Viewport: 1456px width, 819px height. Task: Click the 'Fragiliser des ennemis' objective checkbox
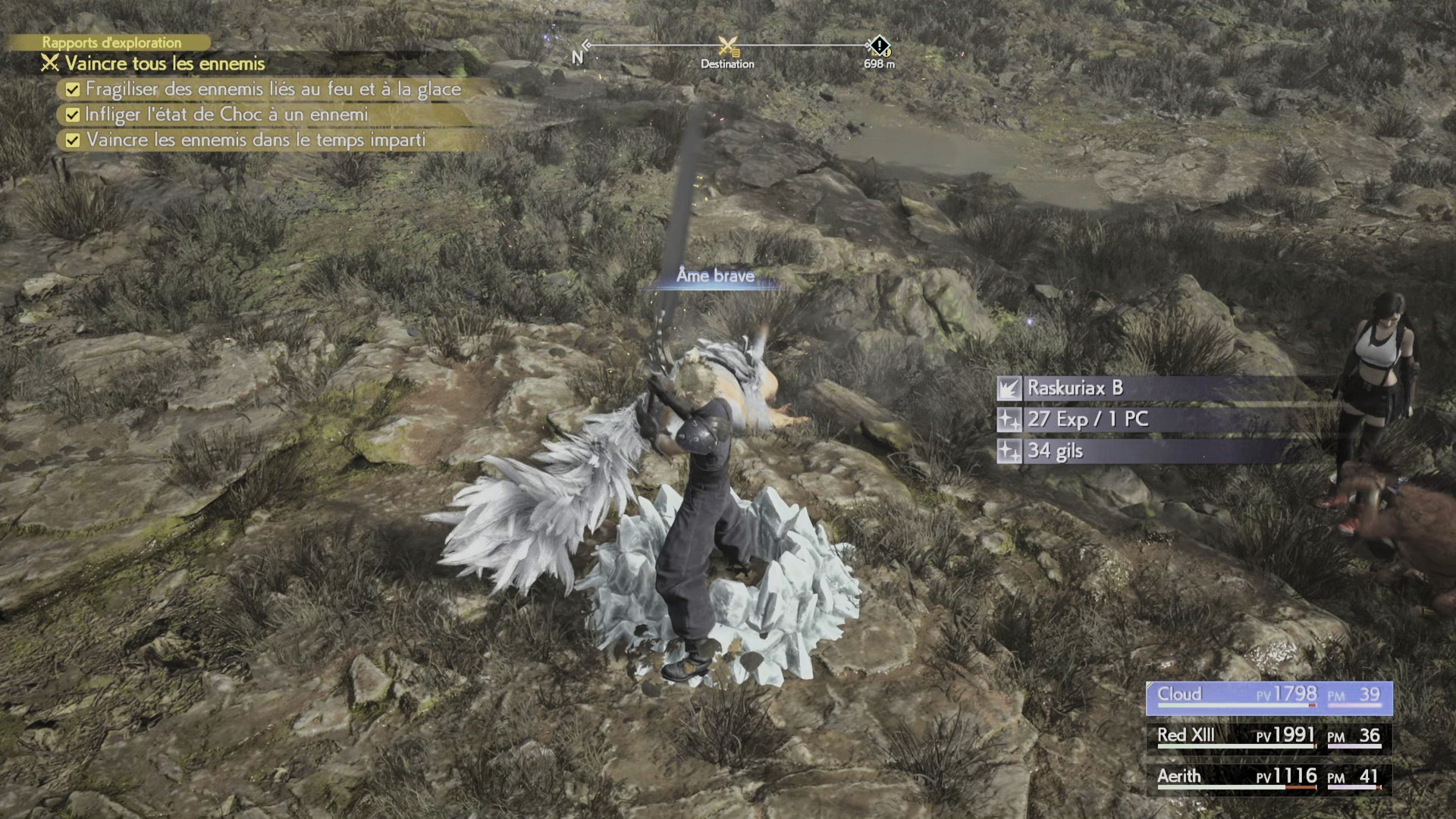point(73,89)
